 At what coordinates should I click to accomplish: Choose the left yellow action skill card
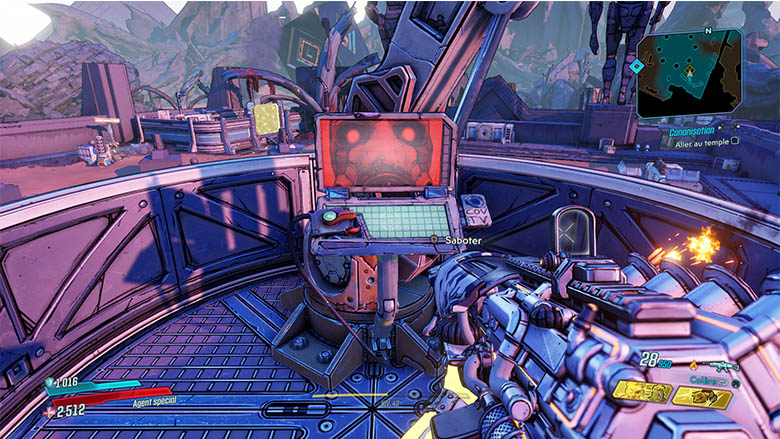(x=642, y=391)
